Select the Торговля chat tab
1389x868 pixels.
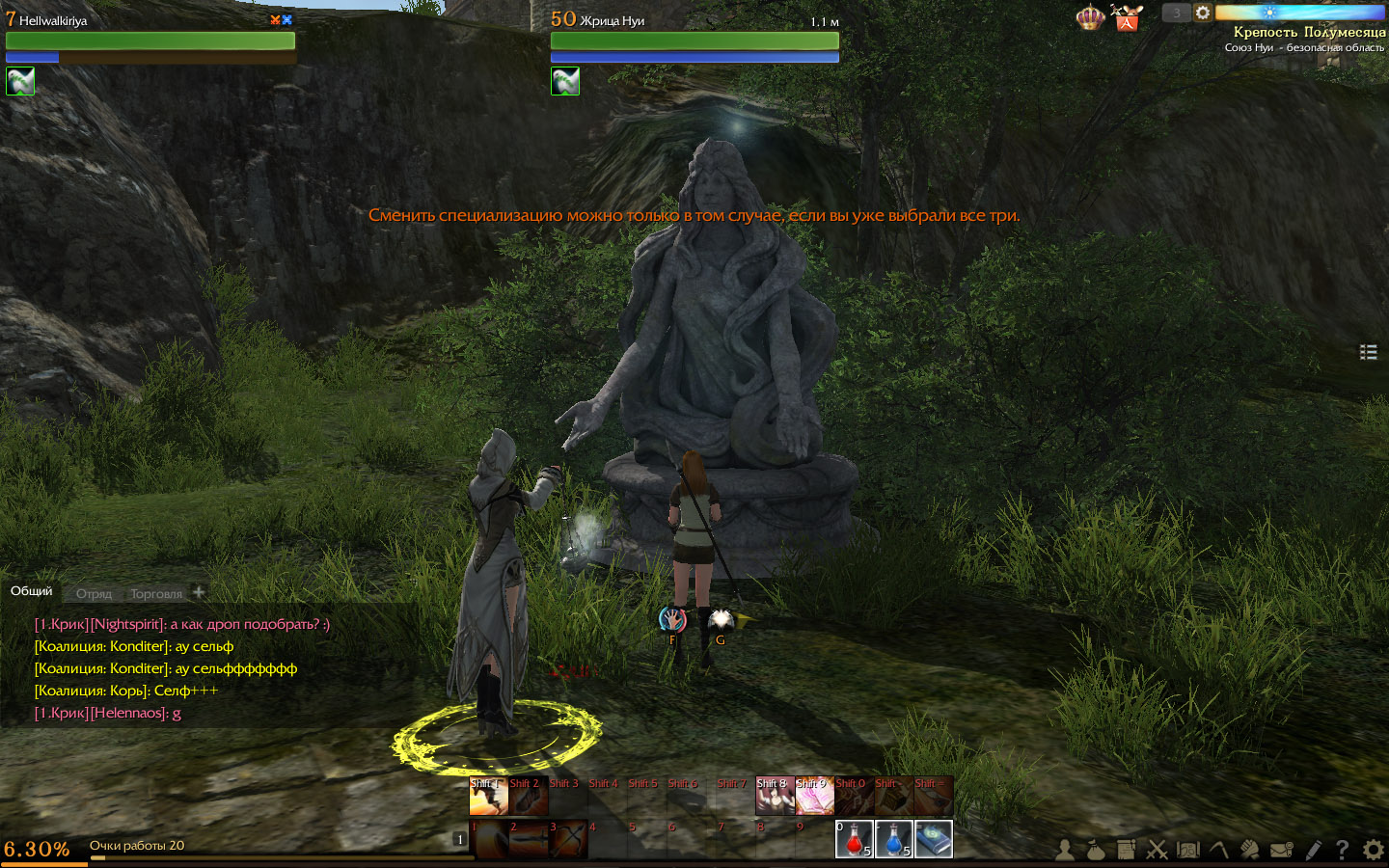click(x=156, y=594)
